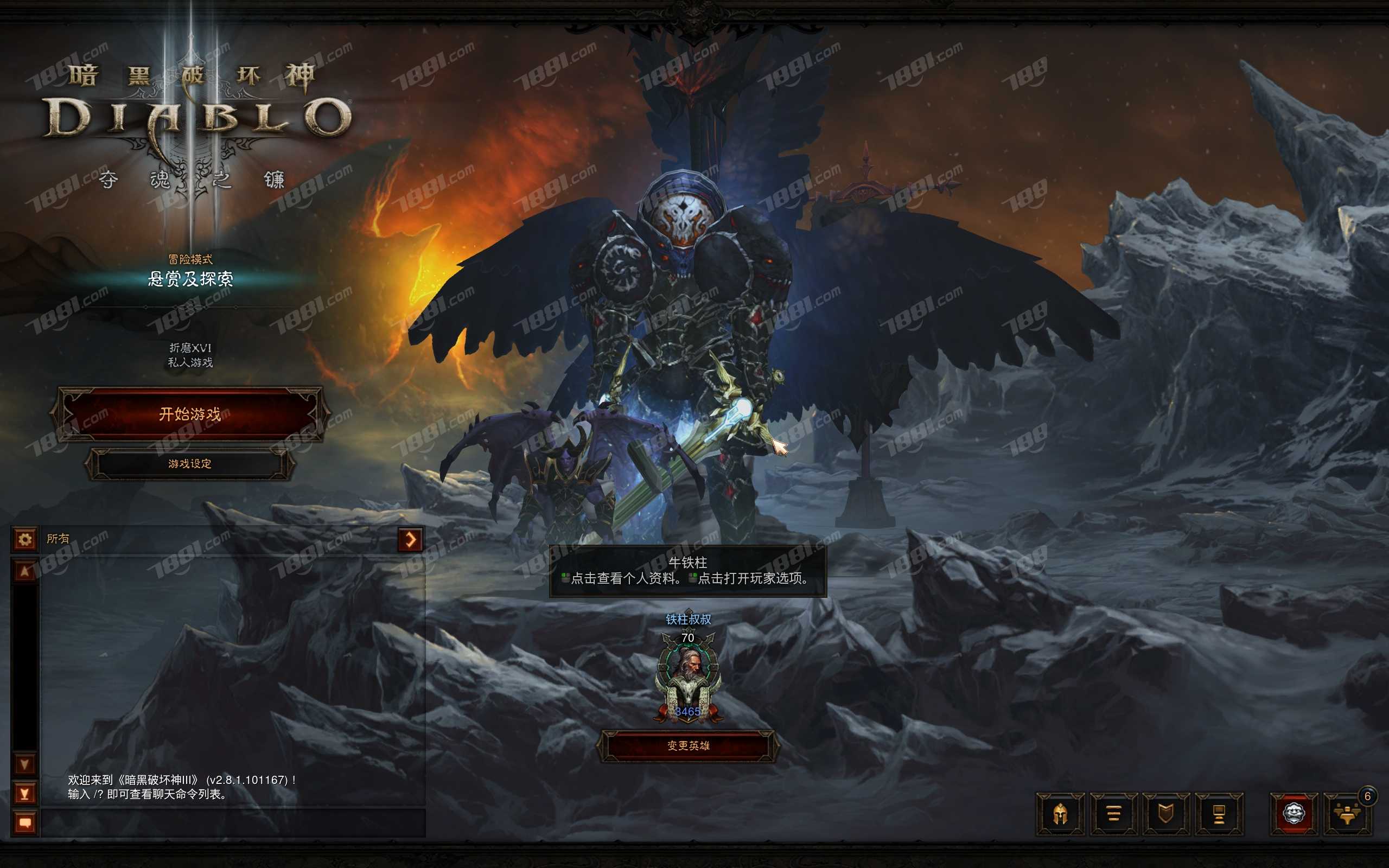This screenshot has width=1389, height=868.
Task: Open the friends list with badge 6
Action: click(1347, 814)
